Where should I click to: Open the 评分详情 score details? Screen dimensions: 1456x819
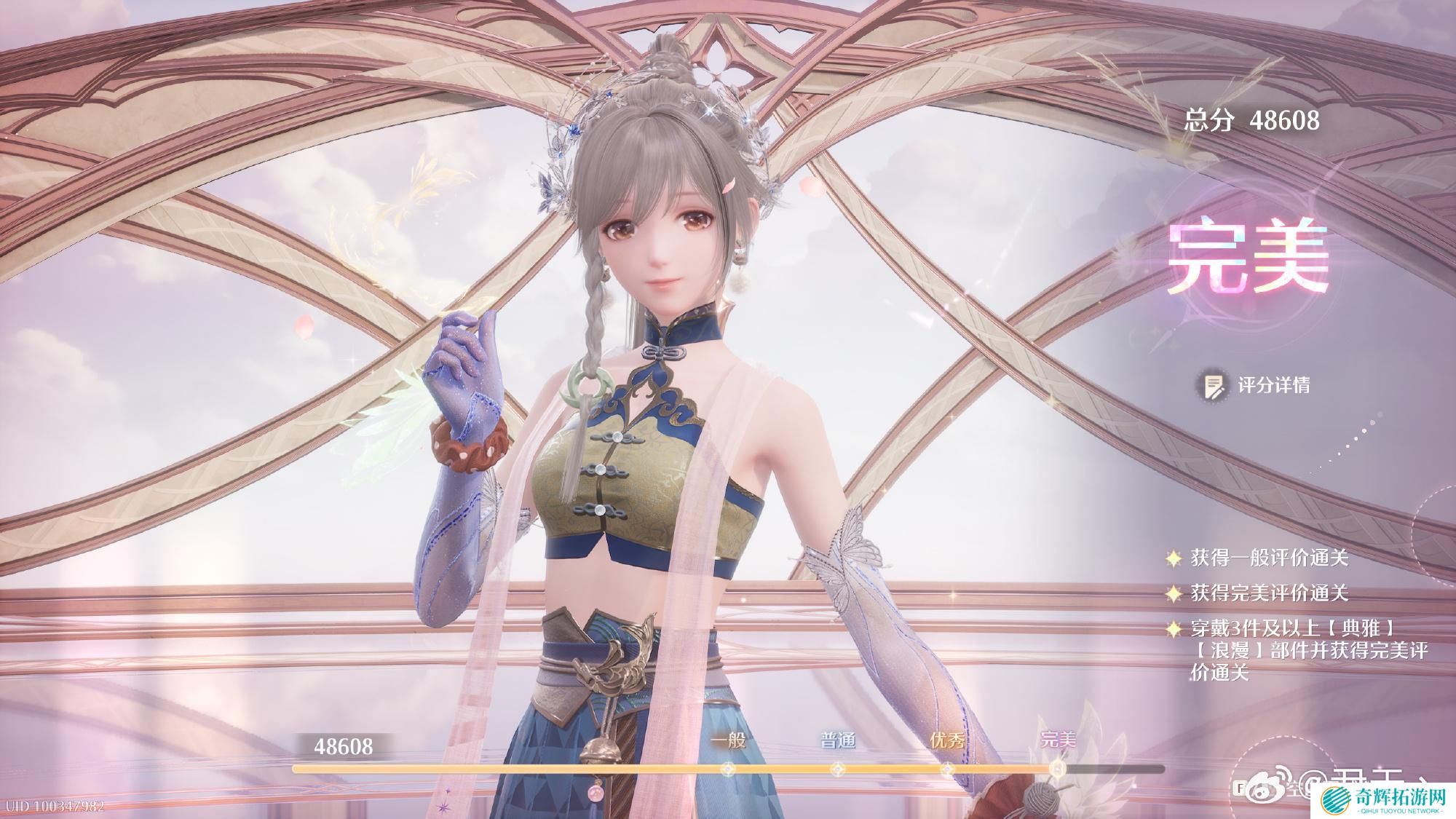(x=1255, y=385)
